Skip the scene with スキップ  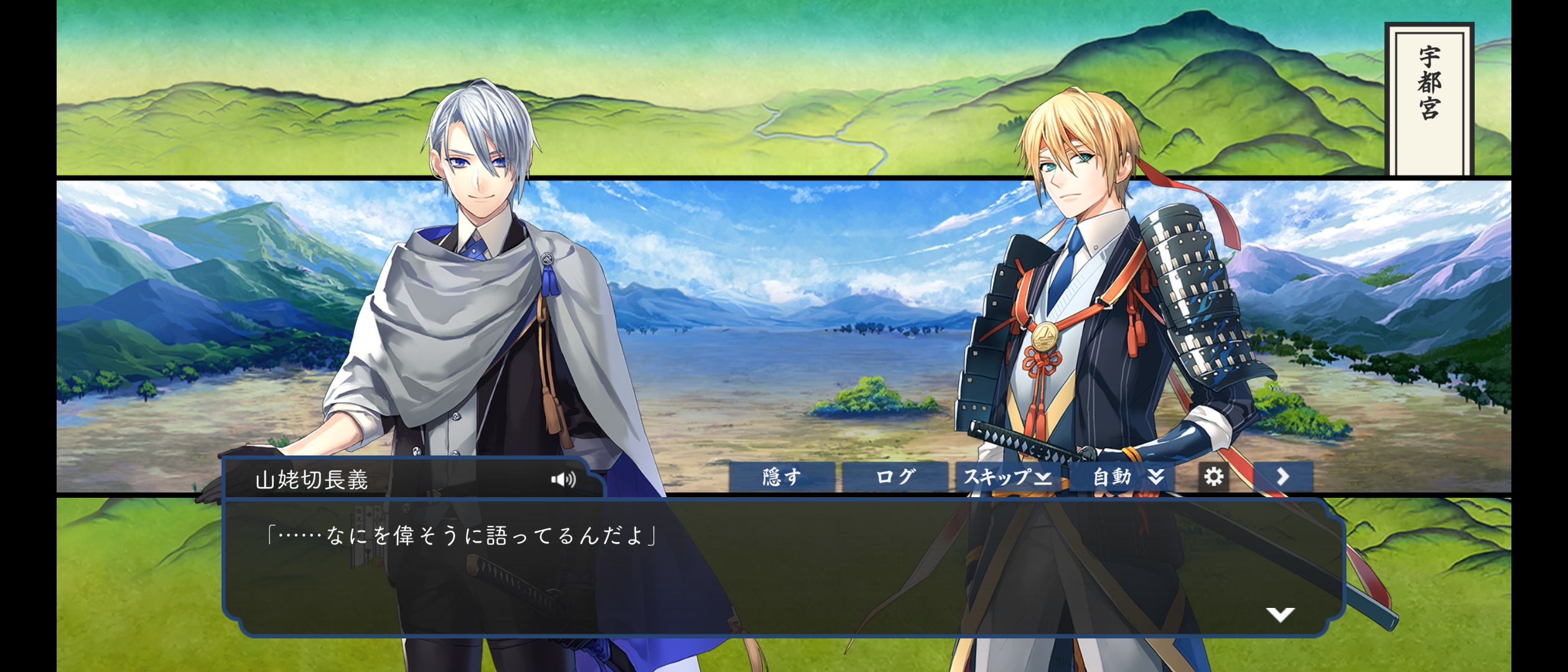[x=1007, y=477]
